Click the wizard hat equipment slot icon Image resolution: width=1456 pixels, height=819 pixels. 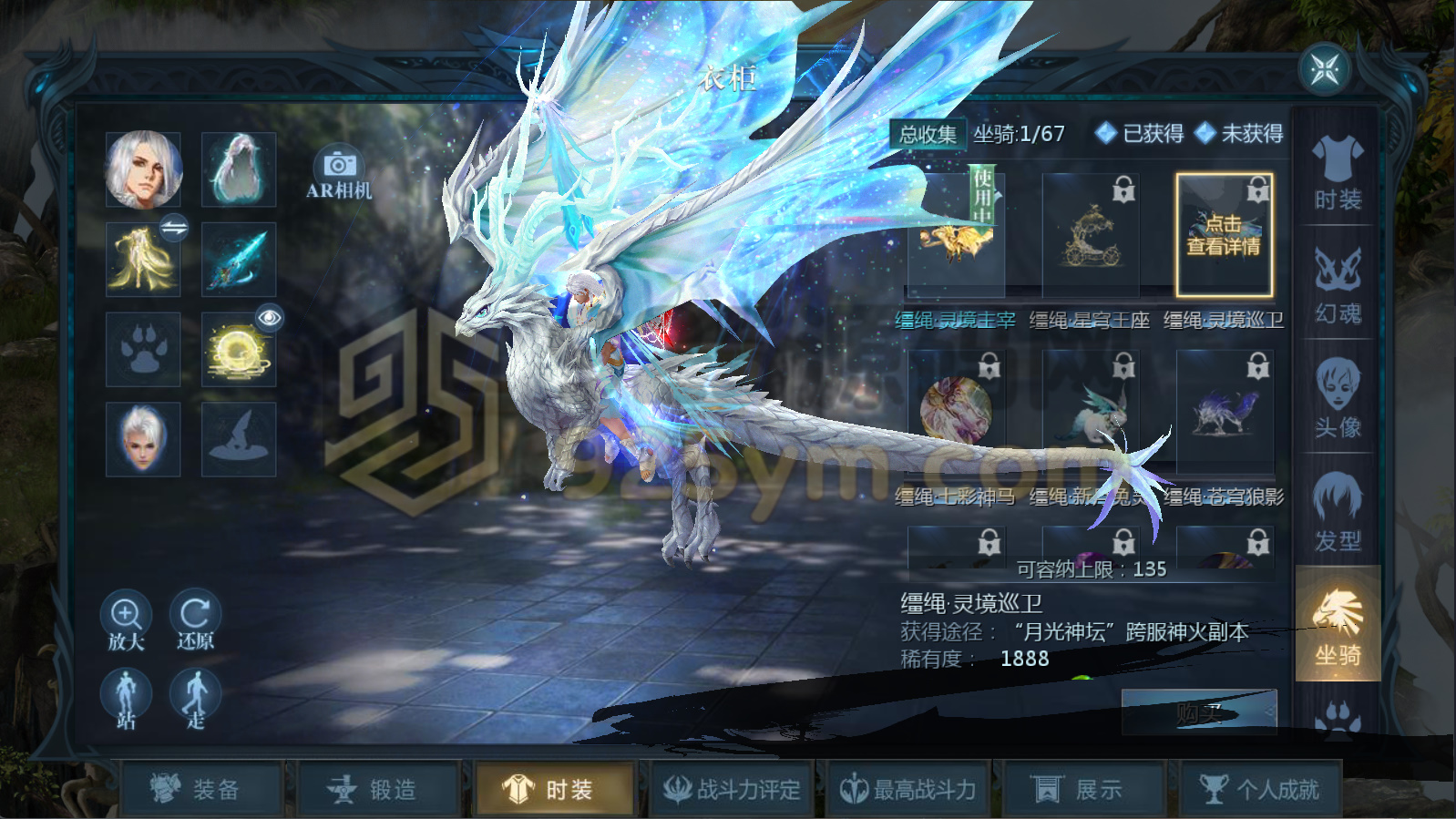[x=238, y=440]
